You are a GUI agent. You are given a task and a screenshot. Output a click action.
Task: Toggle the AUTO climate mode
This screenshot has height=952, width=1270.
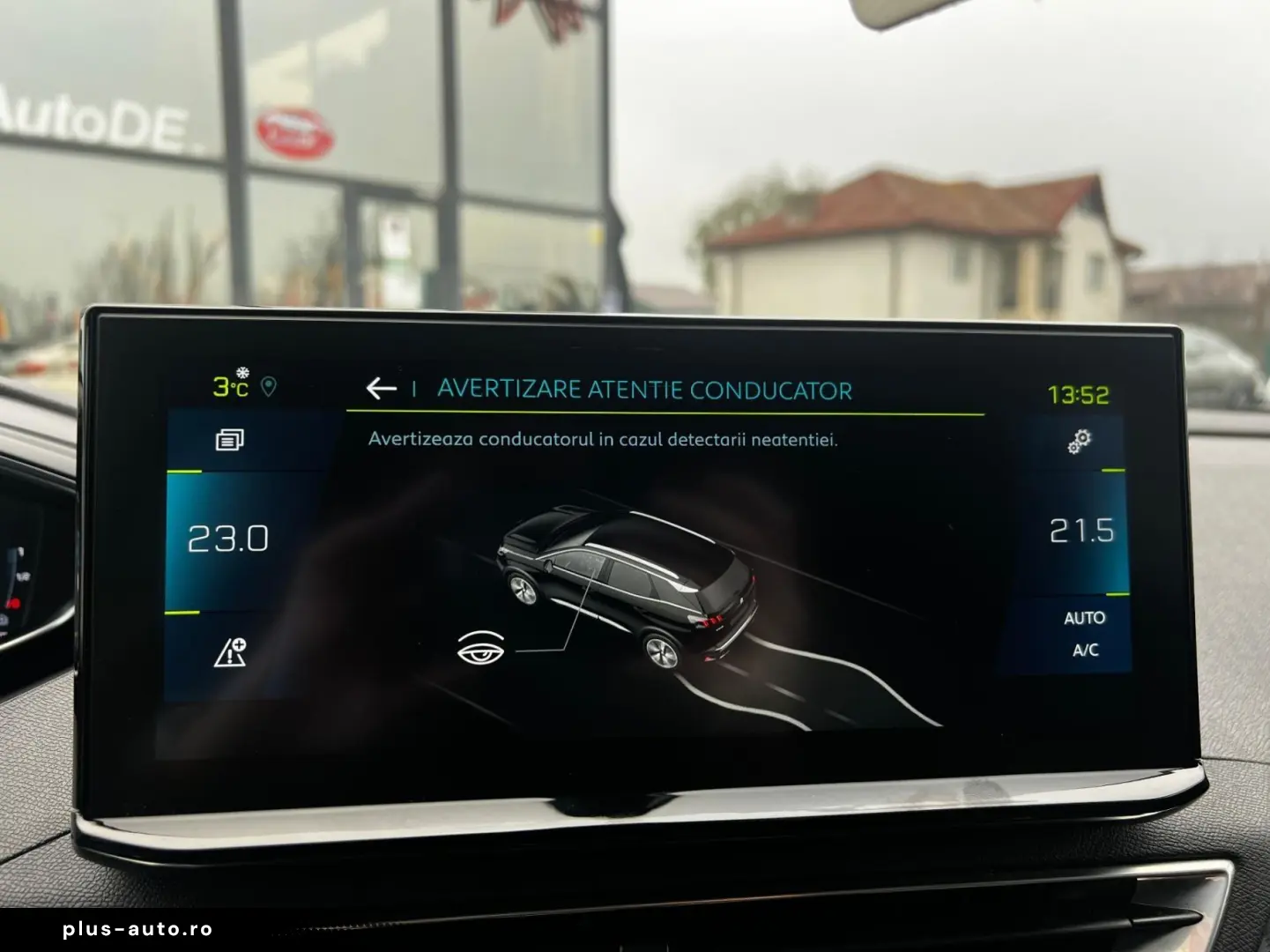point(1084,618)
